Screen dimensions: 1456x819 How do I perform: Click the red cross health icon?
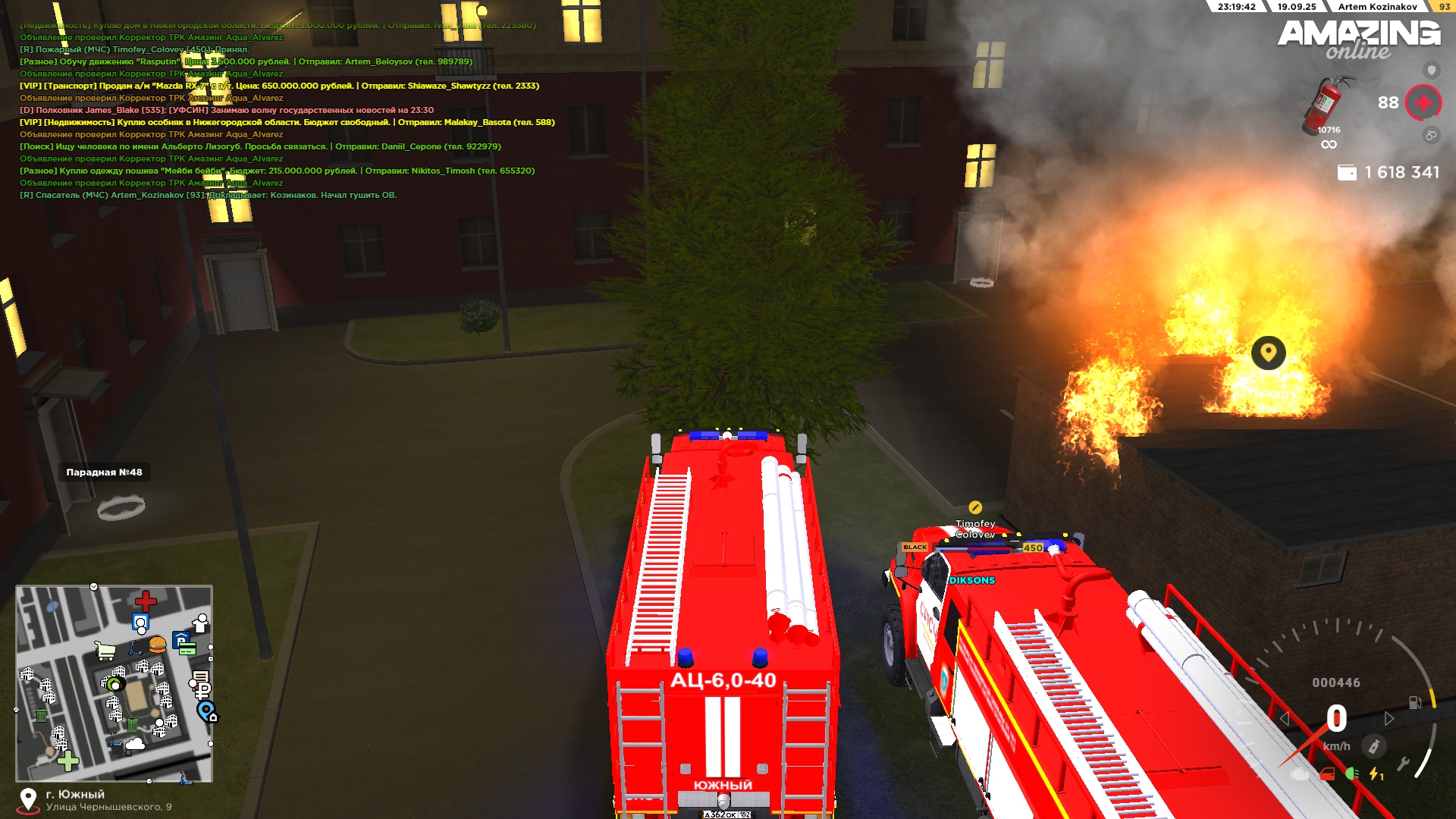pyautogui.click(x=1423, y=102)
